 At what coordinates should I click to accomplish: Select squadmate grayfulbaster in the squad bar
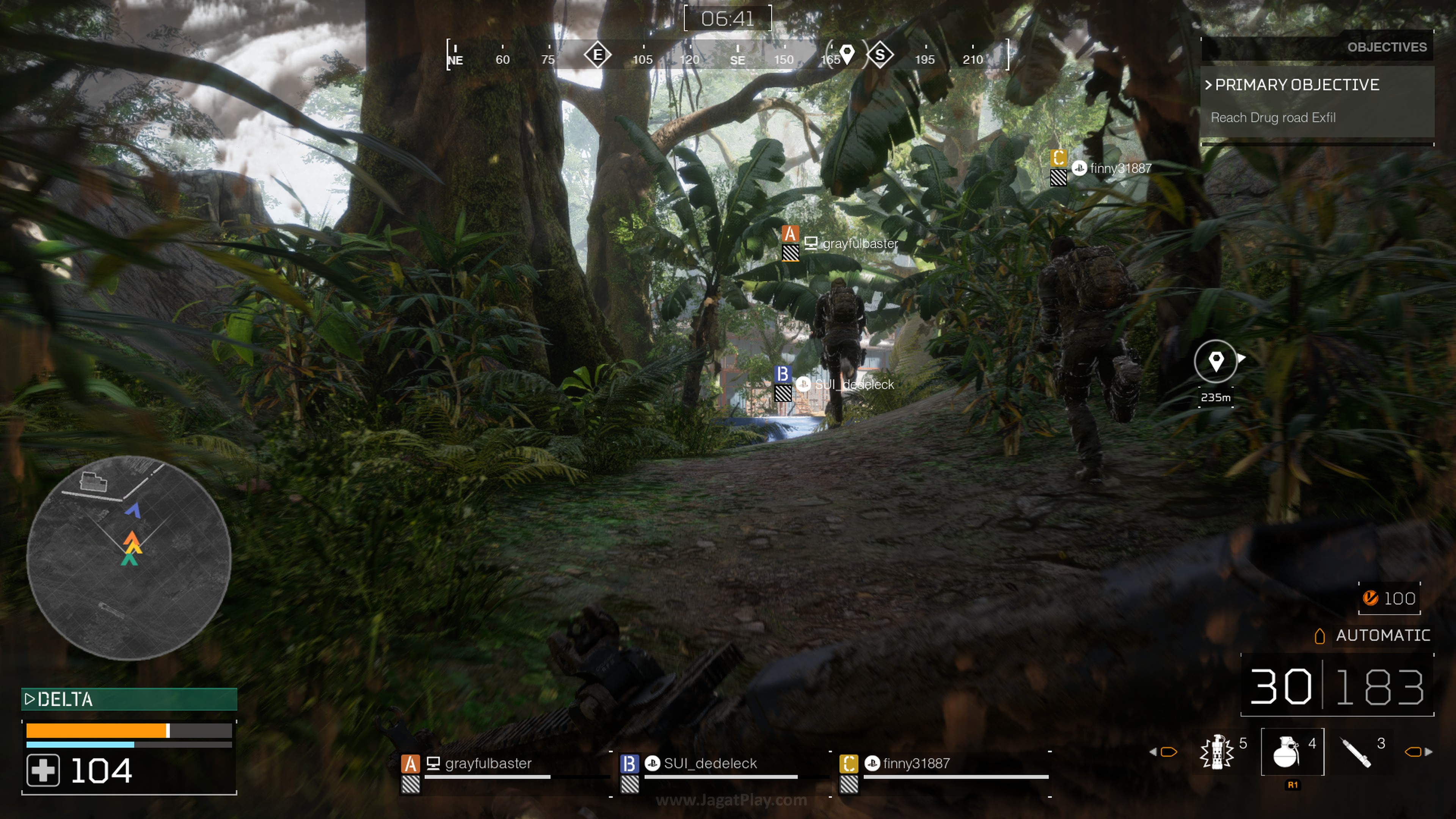tap(487, 764)
